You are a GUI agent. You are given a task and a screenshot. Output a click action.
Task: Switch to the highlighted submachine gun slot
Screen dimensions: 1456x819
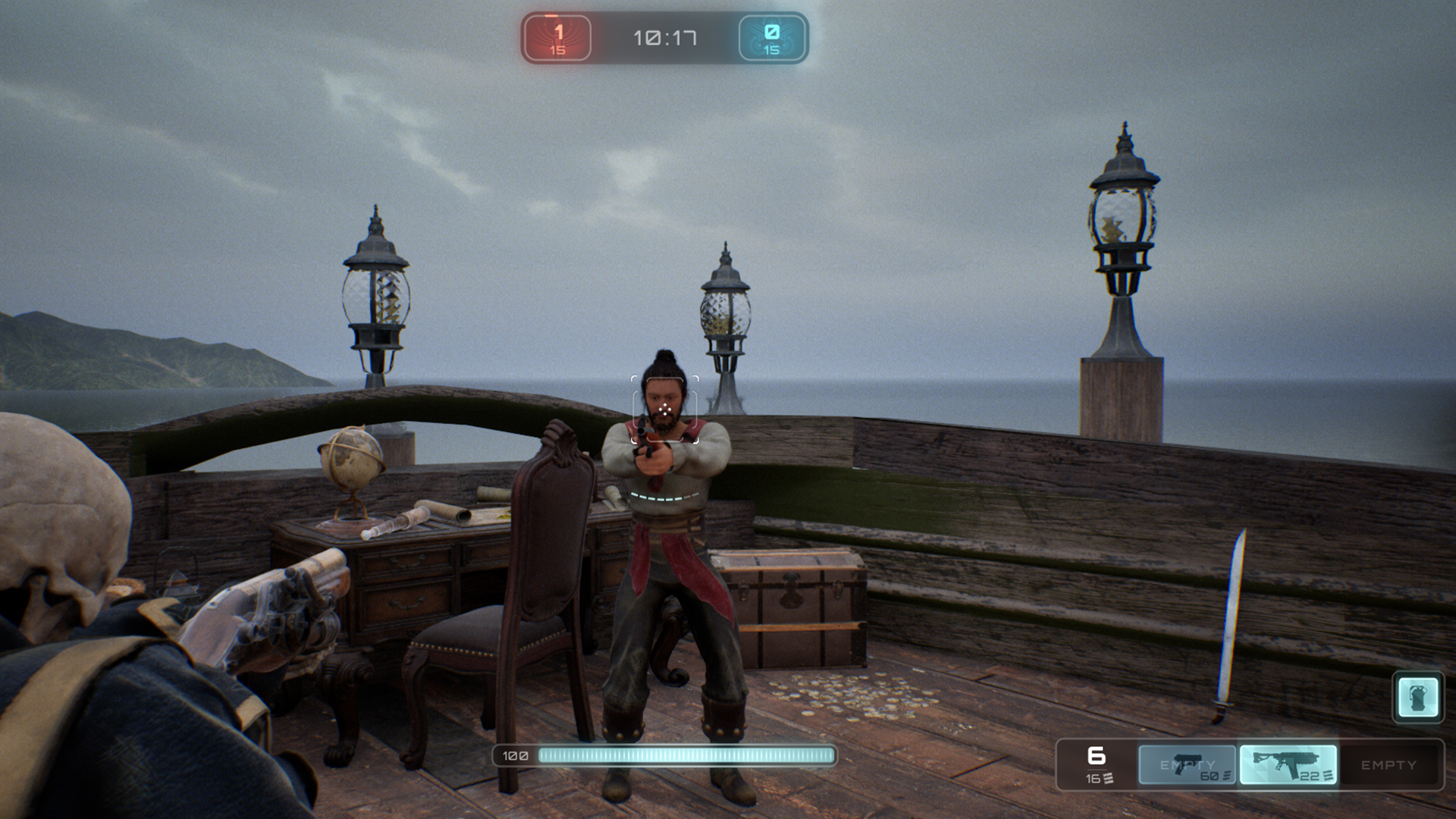pyautogui.click(x=1288, y=764)
